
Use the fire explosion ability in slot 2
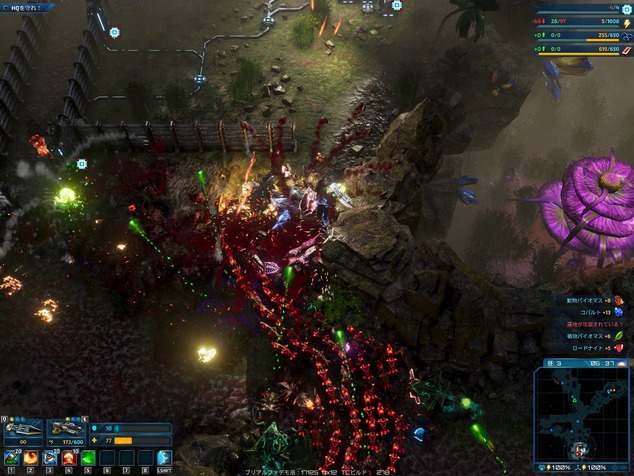point(32,458)
